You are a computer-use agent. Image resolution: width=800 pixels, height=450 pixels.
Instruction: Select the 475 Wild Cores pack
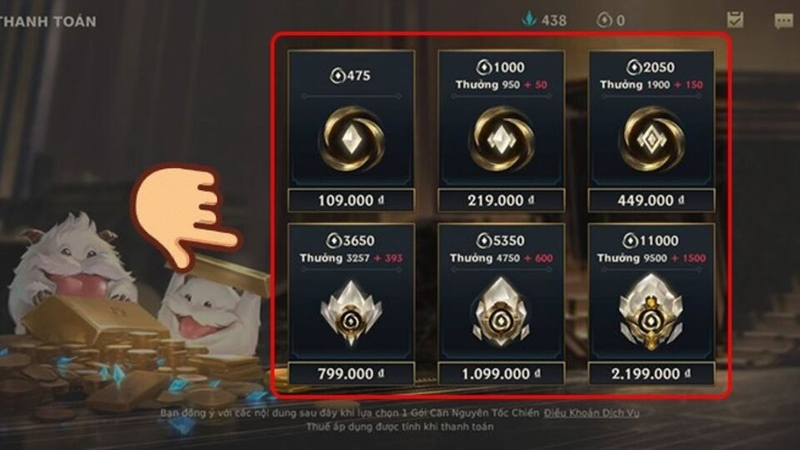click(x=351, y=130)
